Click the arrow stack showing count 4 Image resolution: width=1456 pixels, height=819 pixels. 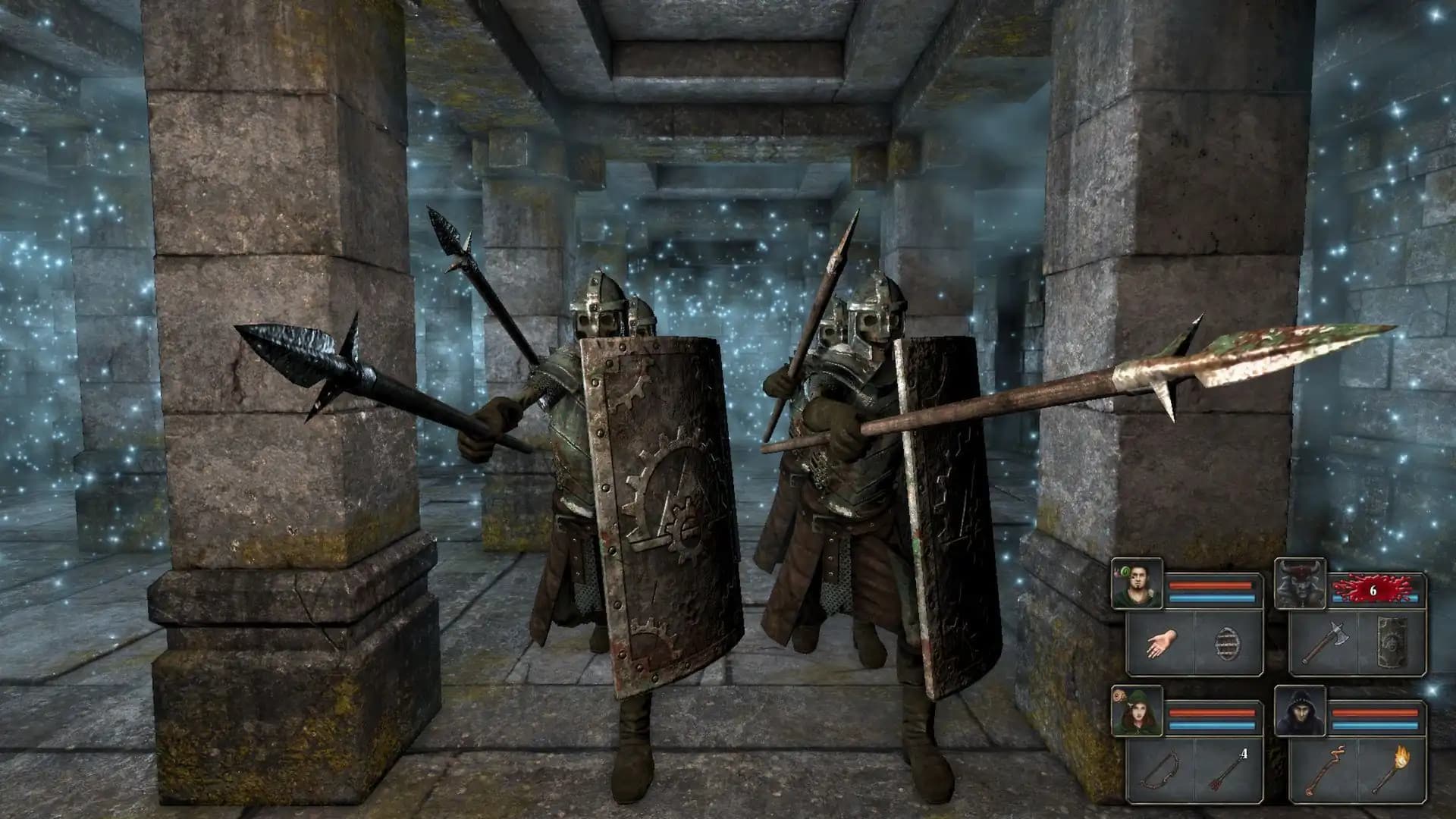click(1228, 770)
